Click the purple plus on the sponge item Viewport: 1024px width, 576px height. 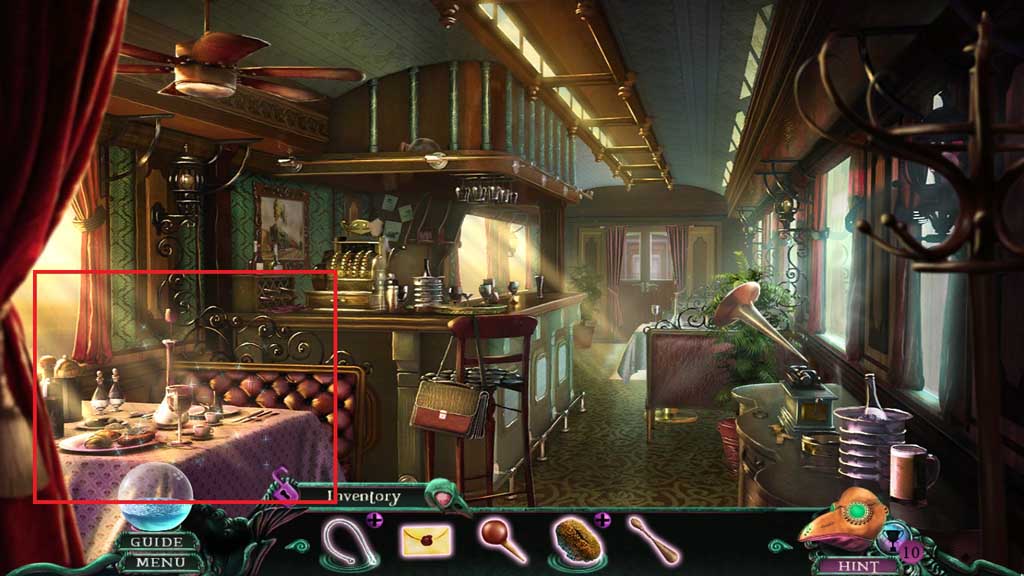[602, 520]
